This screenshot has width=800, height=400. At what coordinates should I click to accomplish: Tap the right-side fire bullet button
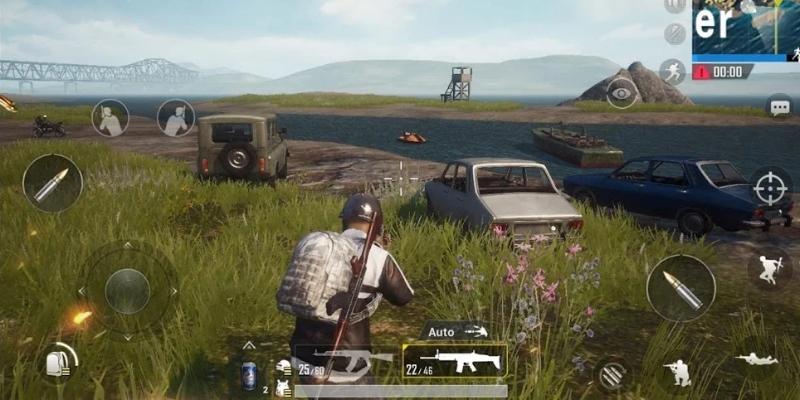pyautogui.click(x=680, y=288)
